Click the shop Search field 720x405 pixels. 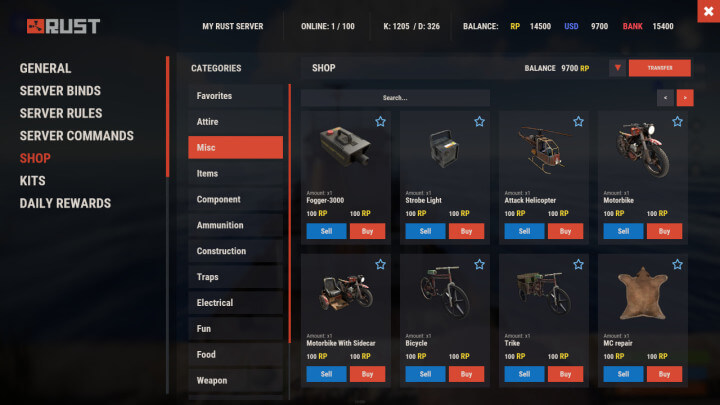pos(395,98)
